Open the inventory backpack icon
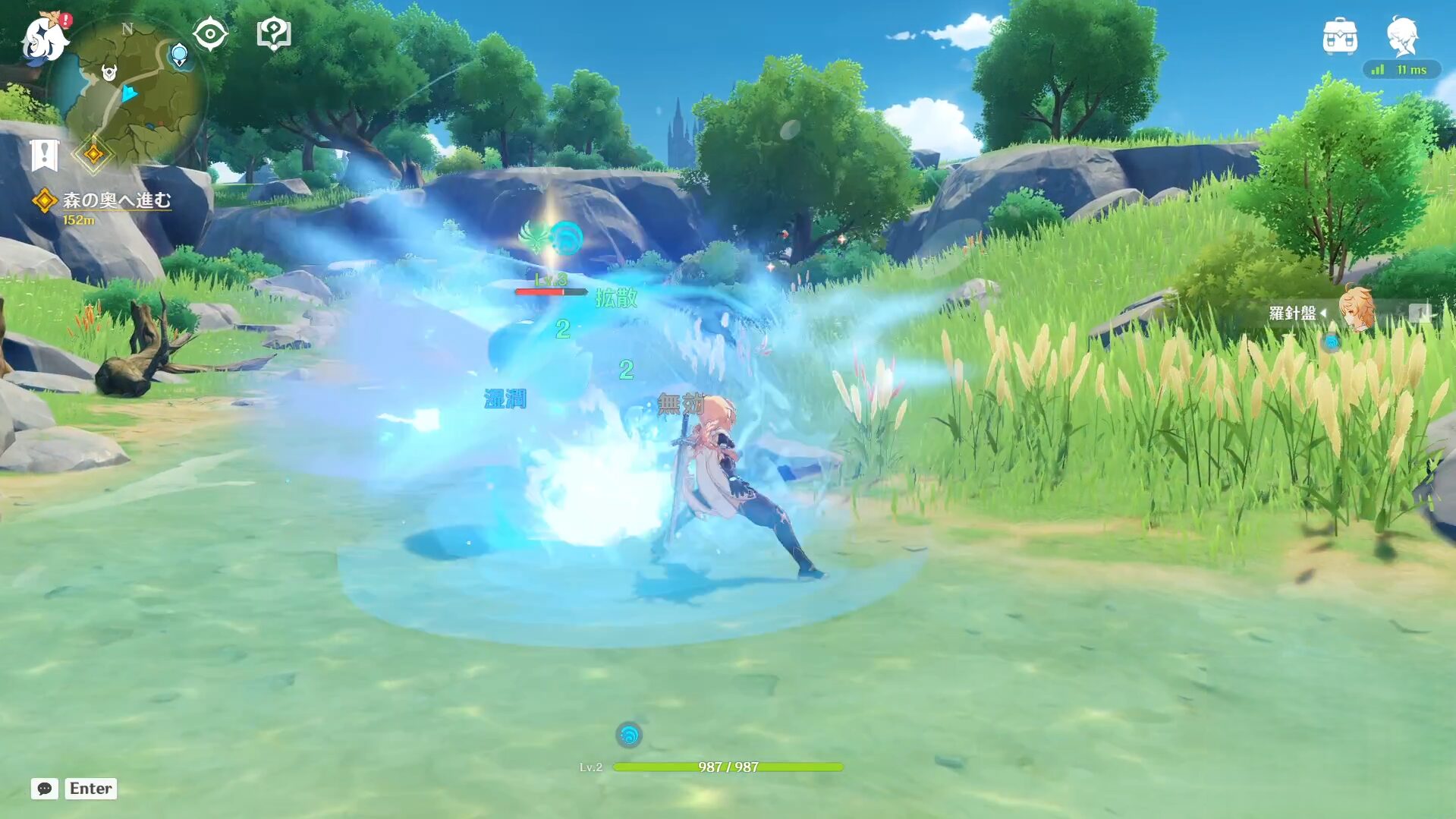The image size is (1456, 819). pos(1340,36)
